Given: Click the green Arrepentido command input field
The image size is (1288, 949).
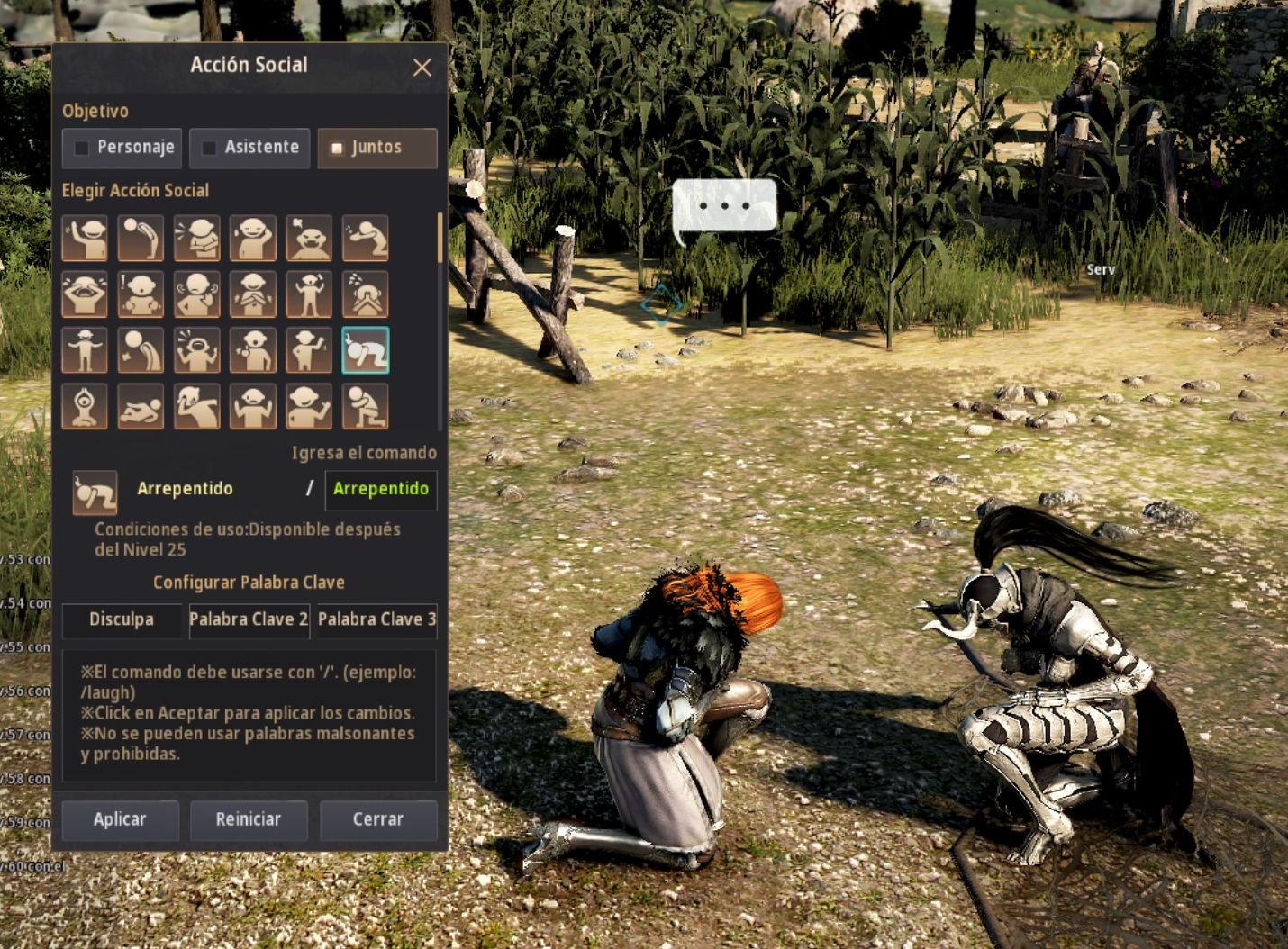Looking at the screenshot, I should coord(381,489).
